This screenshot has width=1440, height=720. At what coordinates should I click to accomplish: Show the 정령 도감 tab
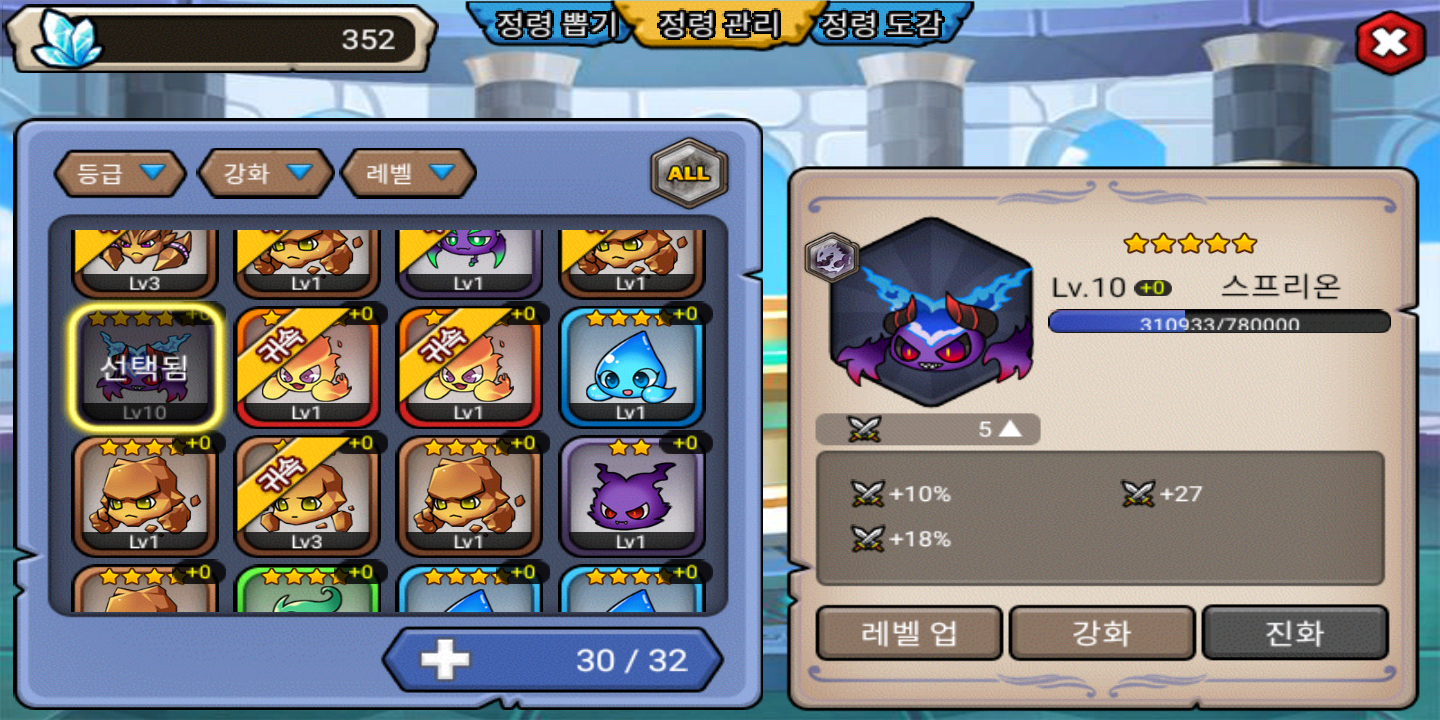882,24
